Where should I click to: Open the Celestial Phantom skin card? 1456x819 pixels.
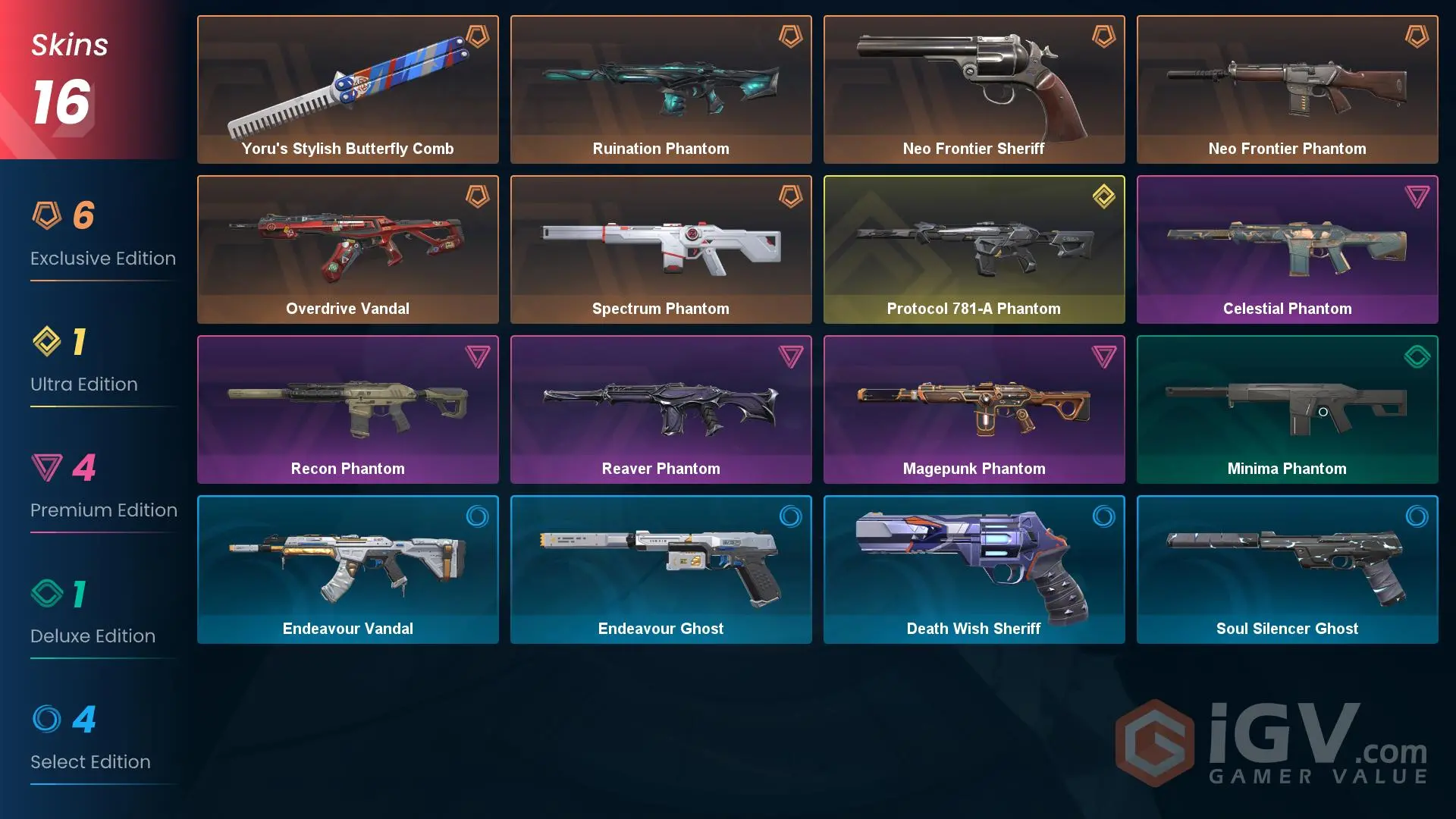(x=1287, y=243)
